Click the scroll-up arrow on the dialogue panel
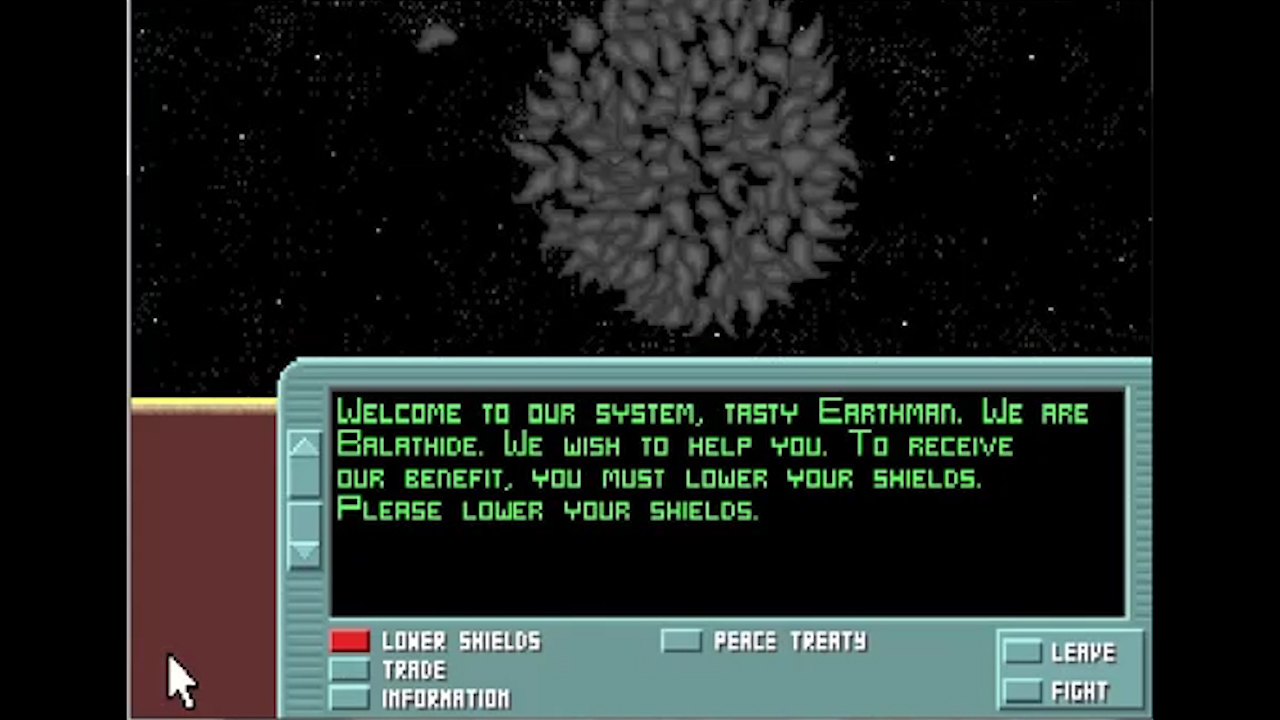1280x720 pixels. 305,447
